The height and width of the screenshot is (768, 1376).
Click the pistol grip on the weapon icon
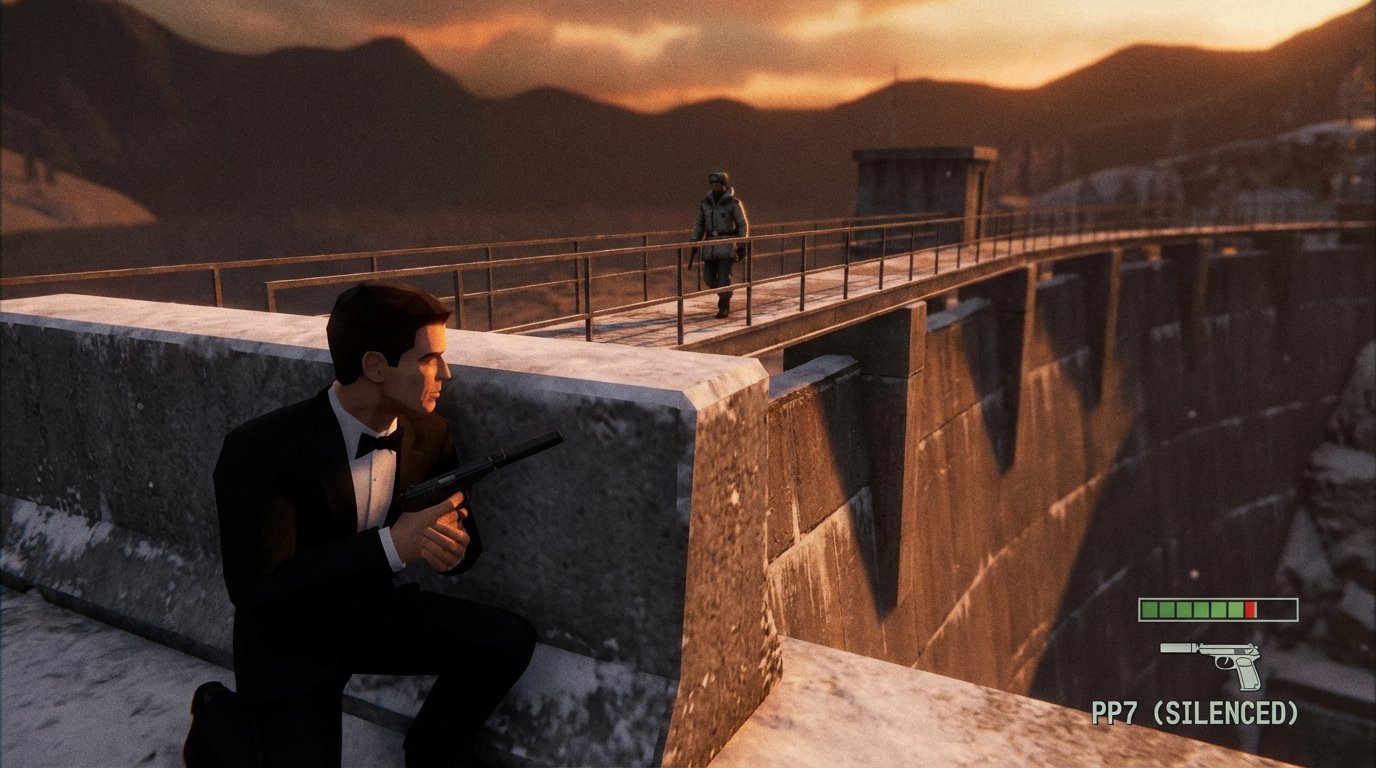tap(1247, 674)
